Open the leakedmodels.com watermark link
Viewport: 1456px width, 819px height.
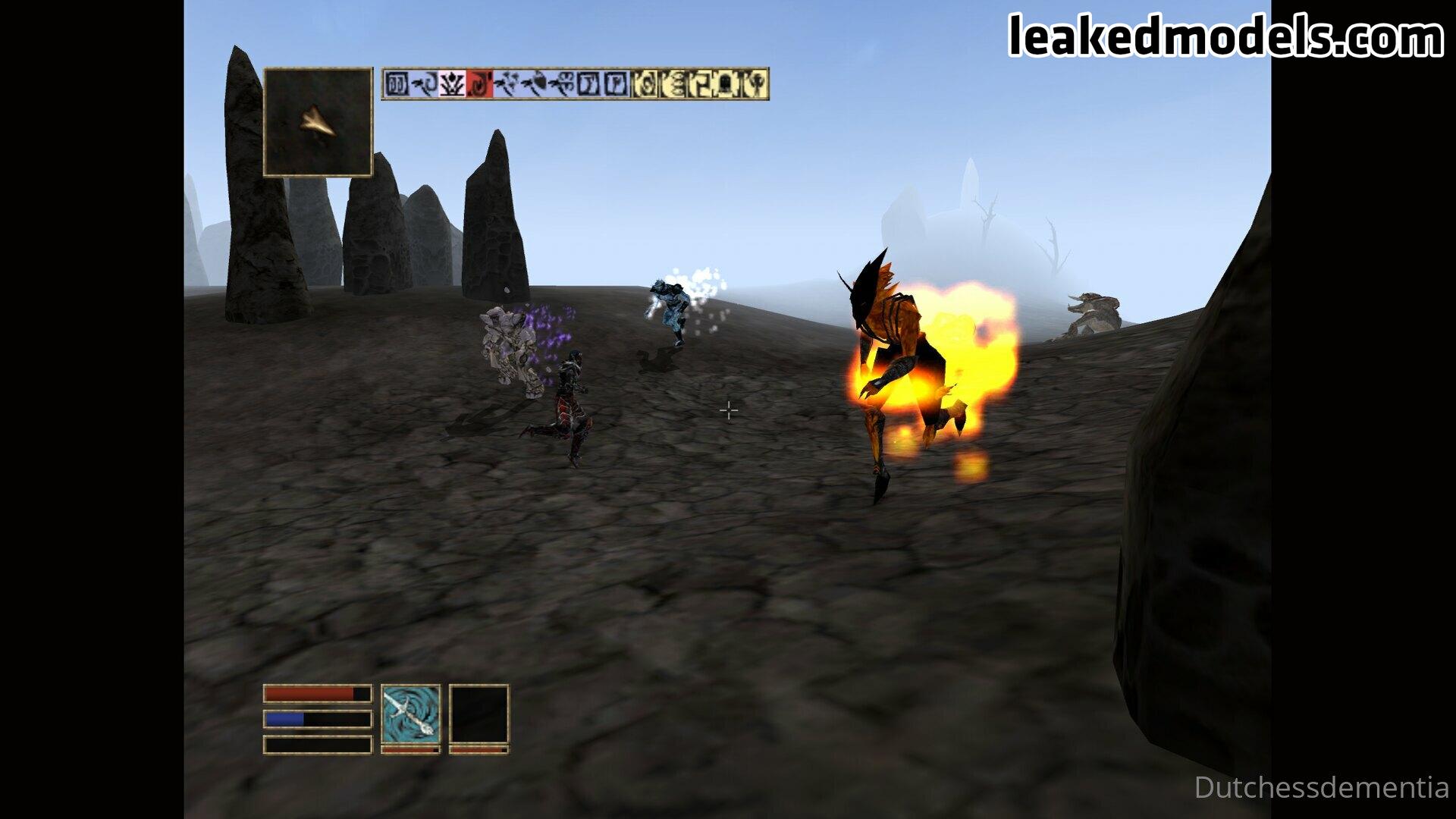pos(1225,36)
